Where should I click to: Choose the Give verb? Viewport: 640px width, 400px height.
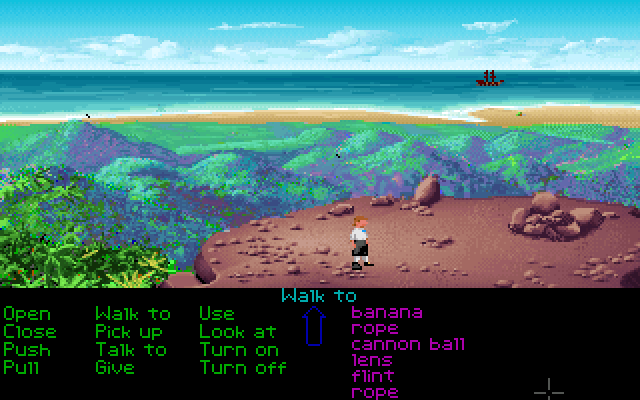[115, 368]
